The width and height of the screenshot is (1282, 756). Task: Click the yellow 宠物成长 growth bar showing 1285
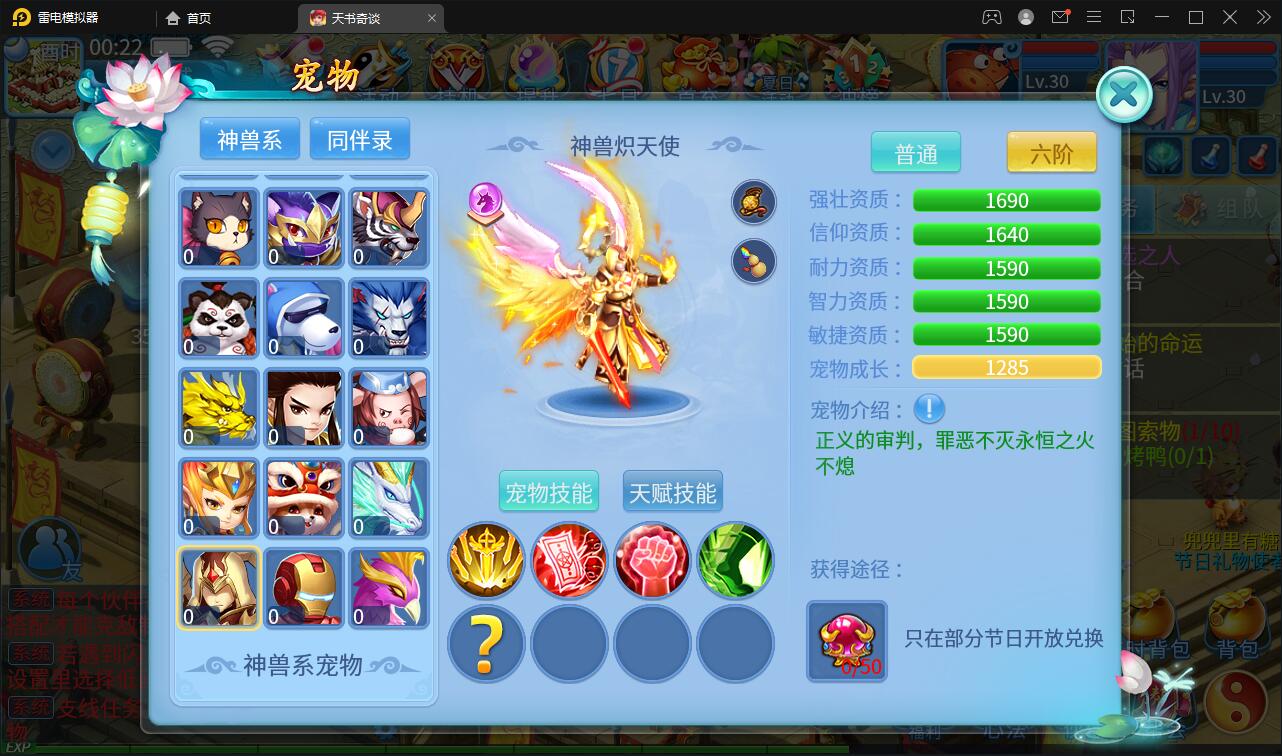click(x=1006, y=367)
